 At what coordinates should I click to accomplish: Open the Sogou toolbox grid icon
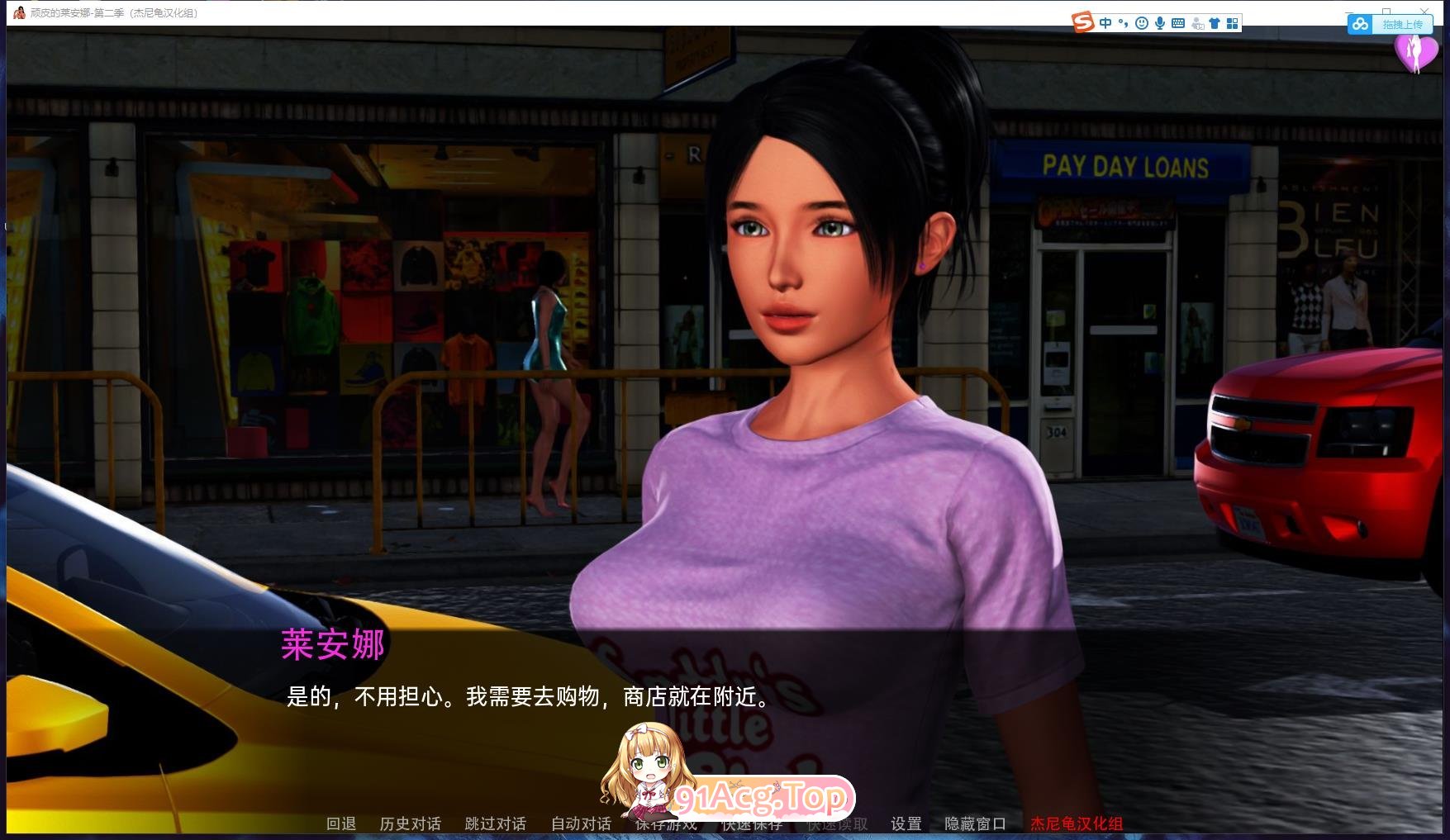tap(1232, 23)
